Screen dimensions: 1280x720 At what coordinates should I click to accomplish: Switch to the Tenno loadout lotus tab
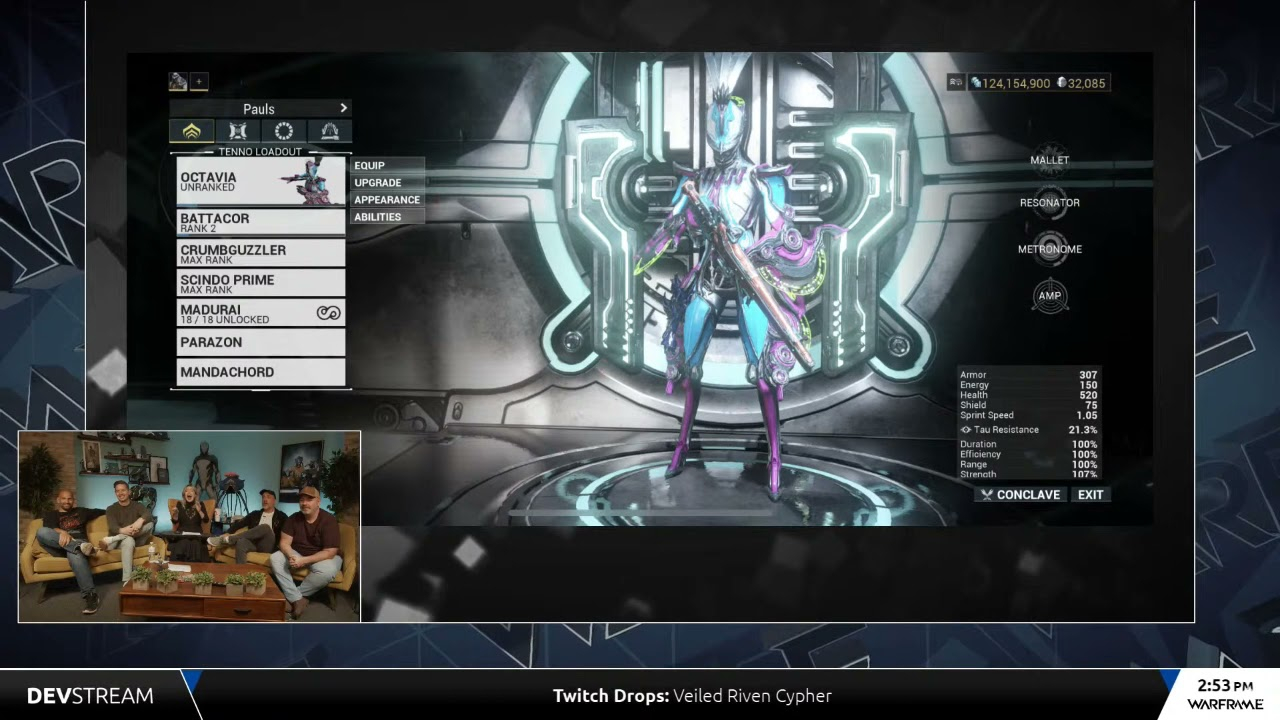coord(192,131)
